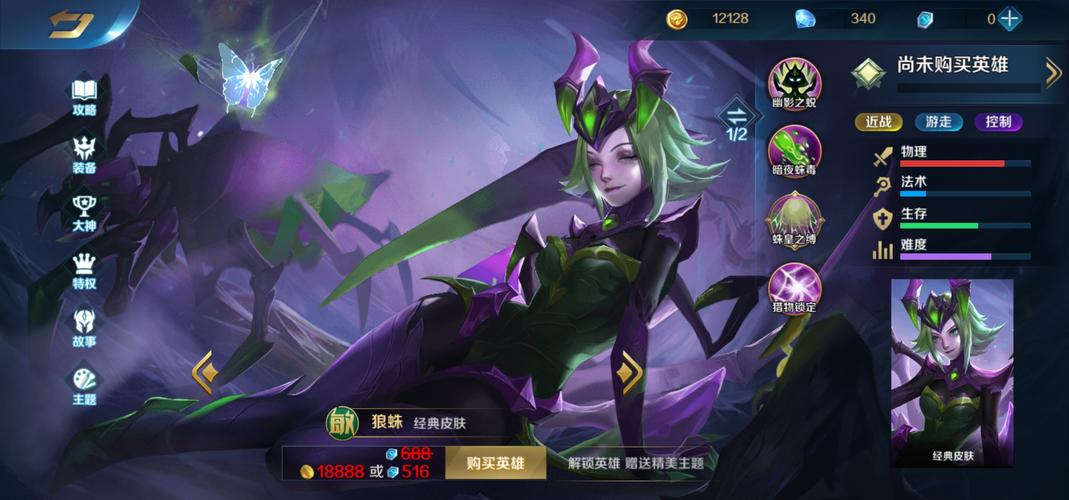Open the 故事 story menu
This screenshot has height=500, width=1069.
tap(84, 327)
